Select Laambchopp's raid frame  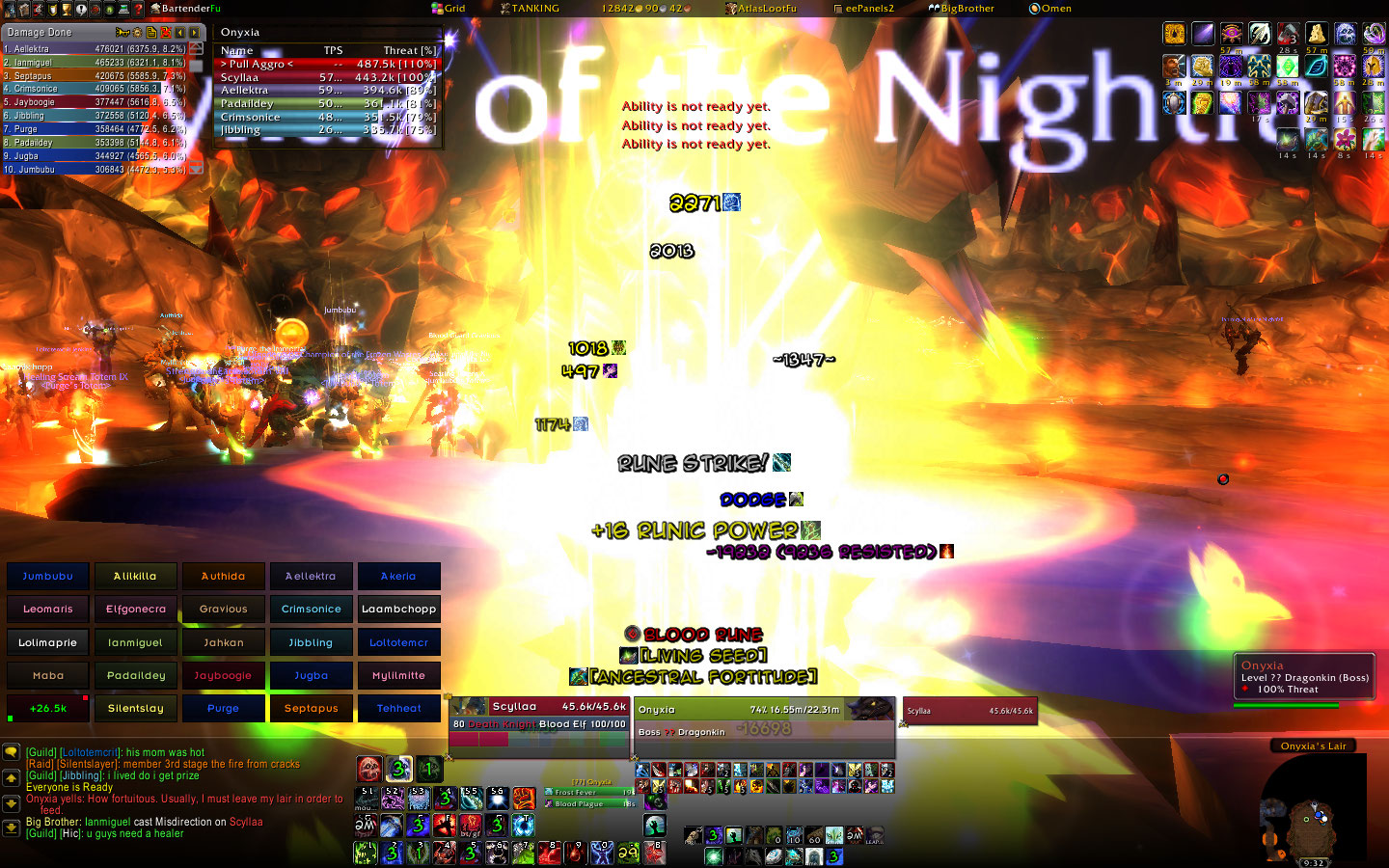coord(398,609)
